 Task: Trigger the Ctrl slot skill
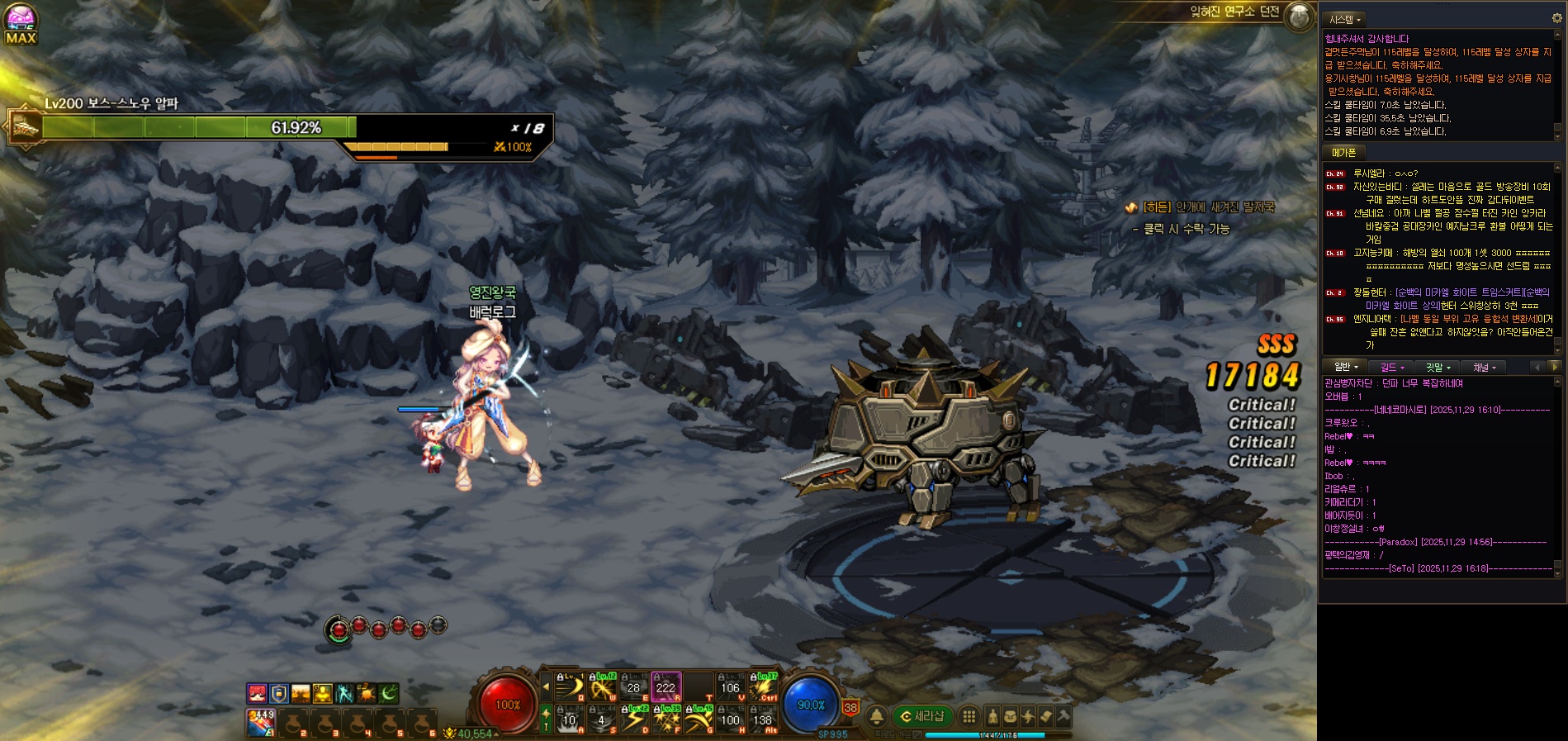pos(764,687)
